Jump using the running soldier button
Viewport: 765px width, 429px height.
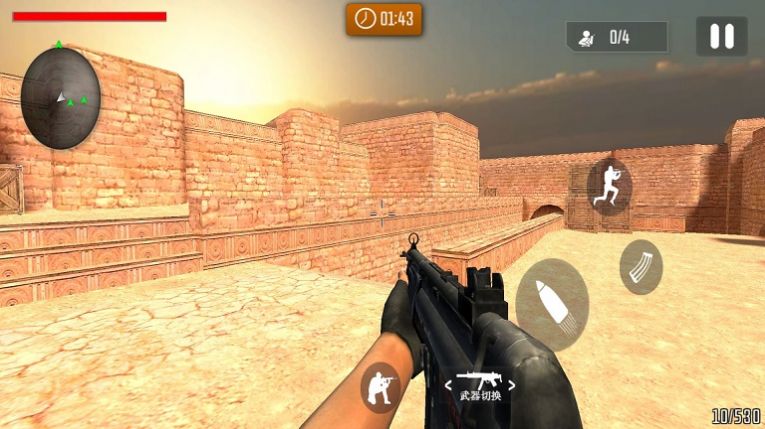coord(609,186)
